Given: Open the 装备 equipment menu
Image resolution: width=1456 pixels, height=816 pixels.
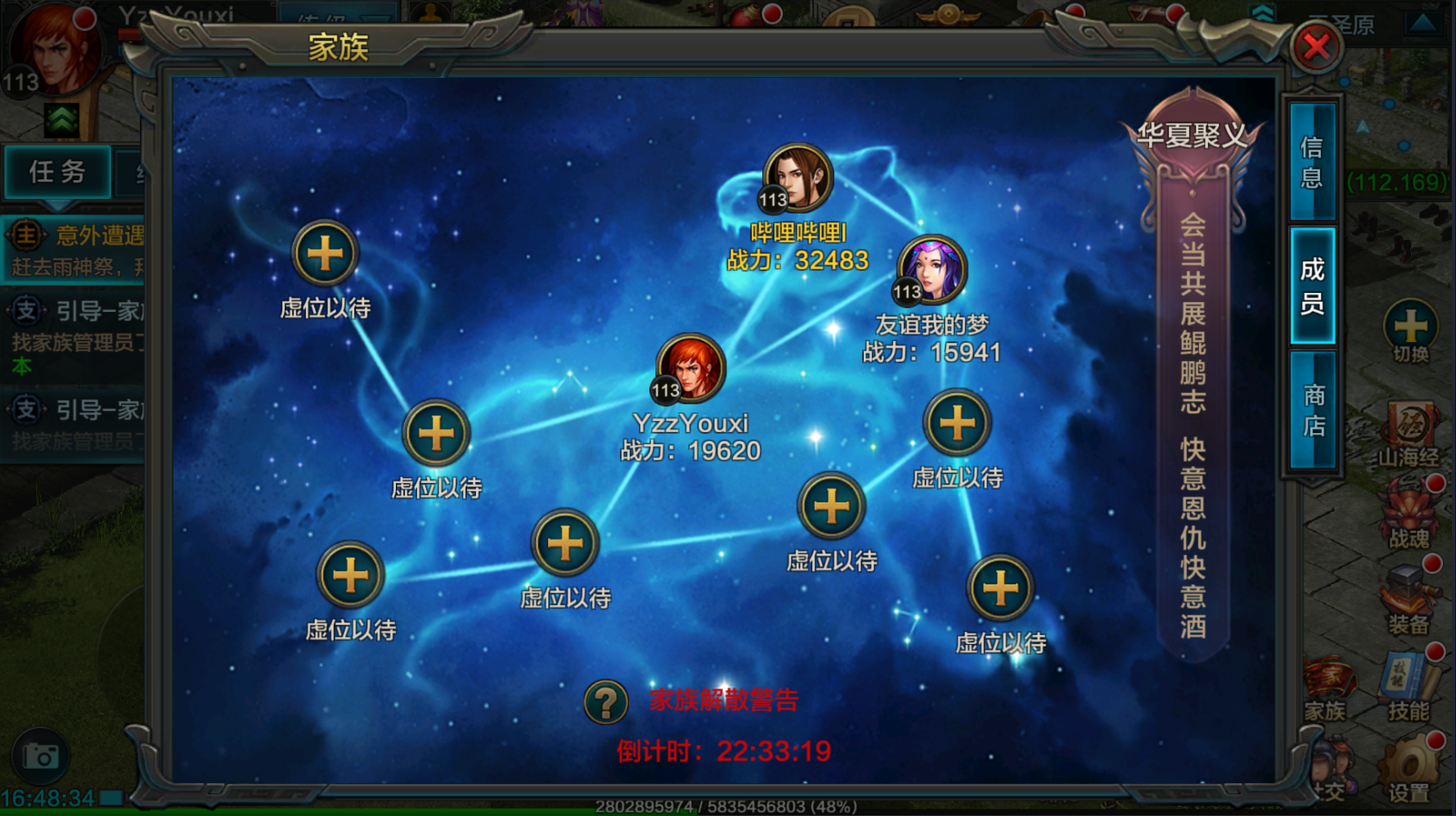Looking at the screenshot, I should coord(1409,600).
